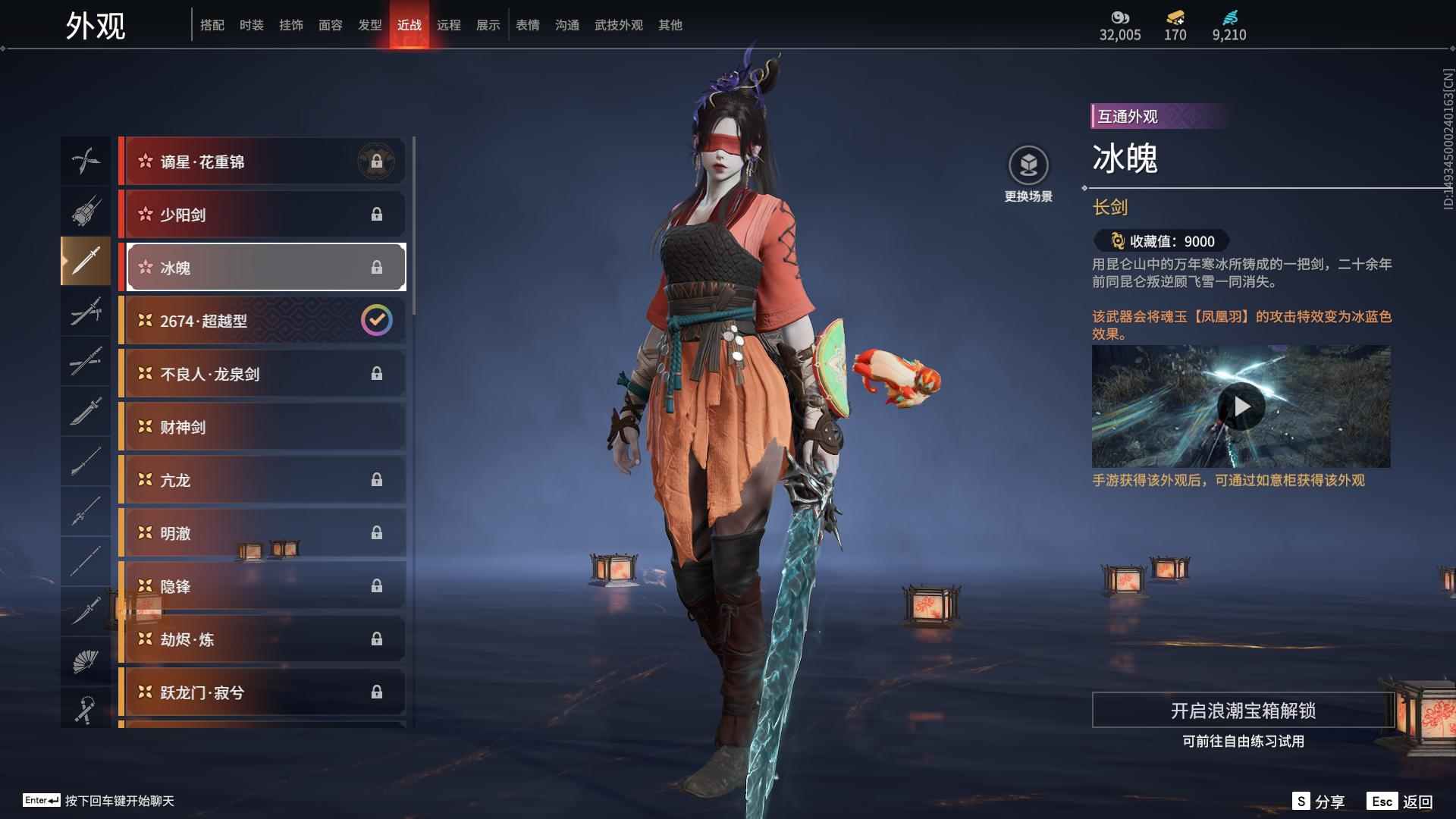Open the 挂饰 tab
This screenshot has height=819, width=1456.
coord(290,25)
